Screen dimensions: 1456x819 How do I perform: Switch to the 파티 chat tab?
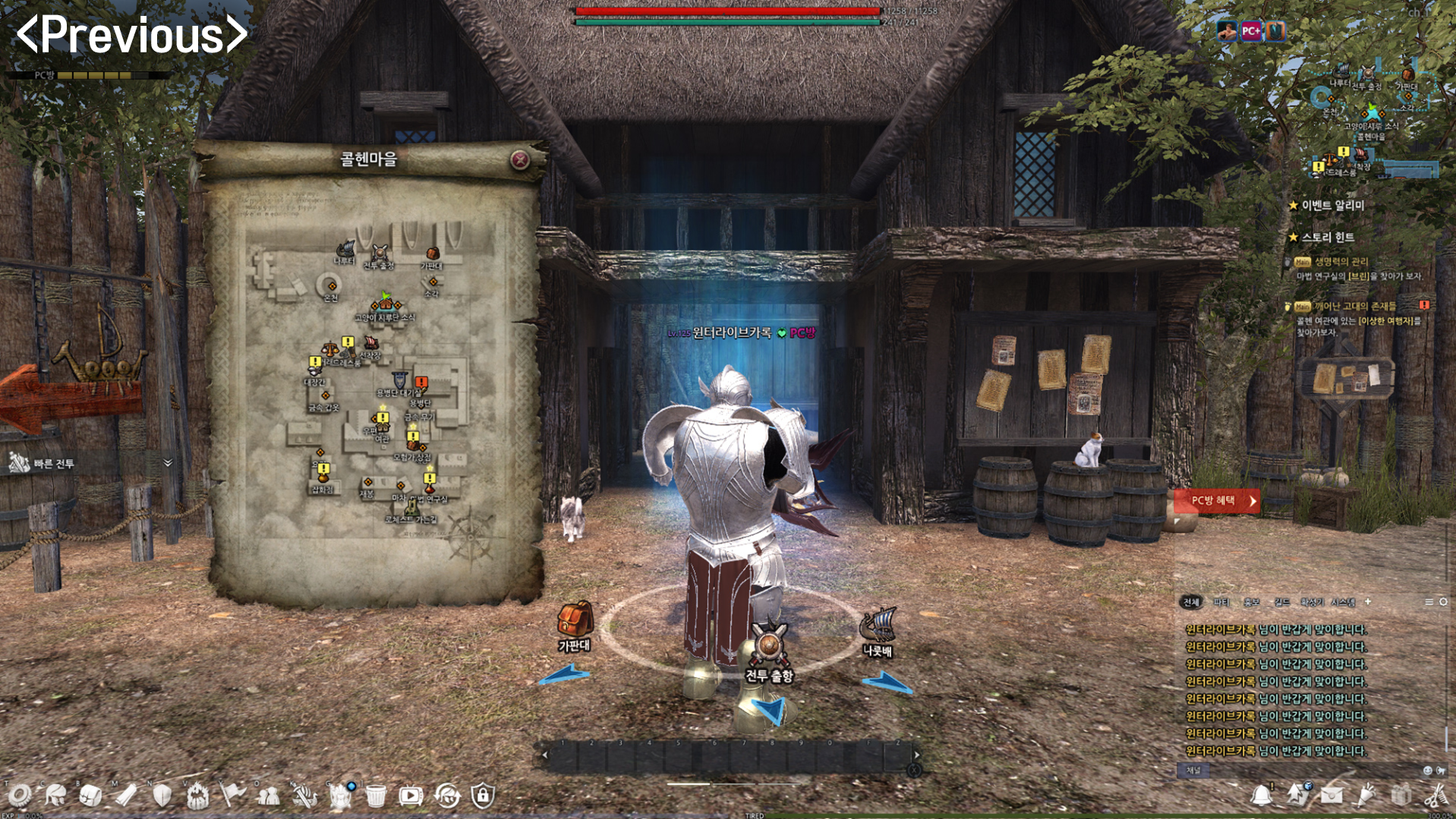pos(1221,602)
